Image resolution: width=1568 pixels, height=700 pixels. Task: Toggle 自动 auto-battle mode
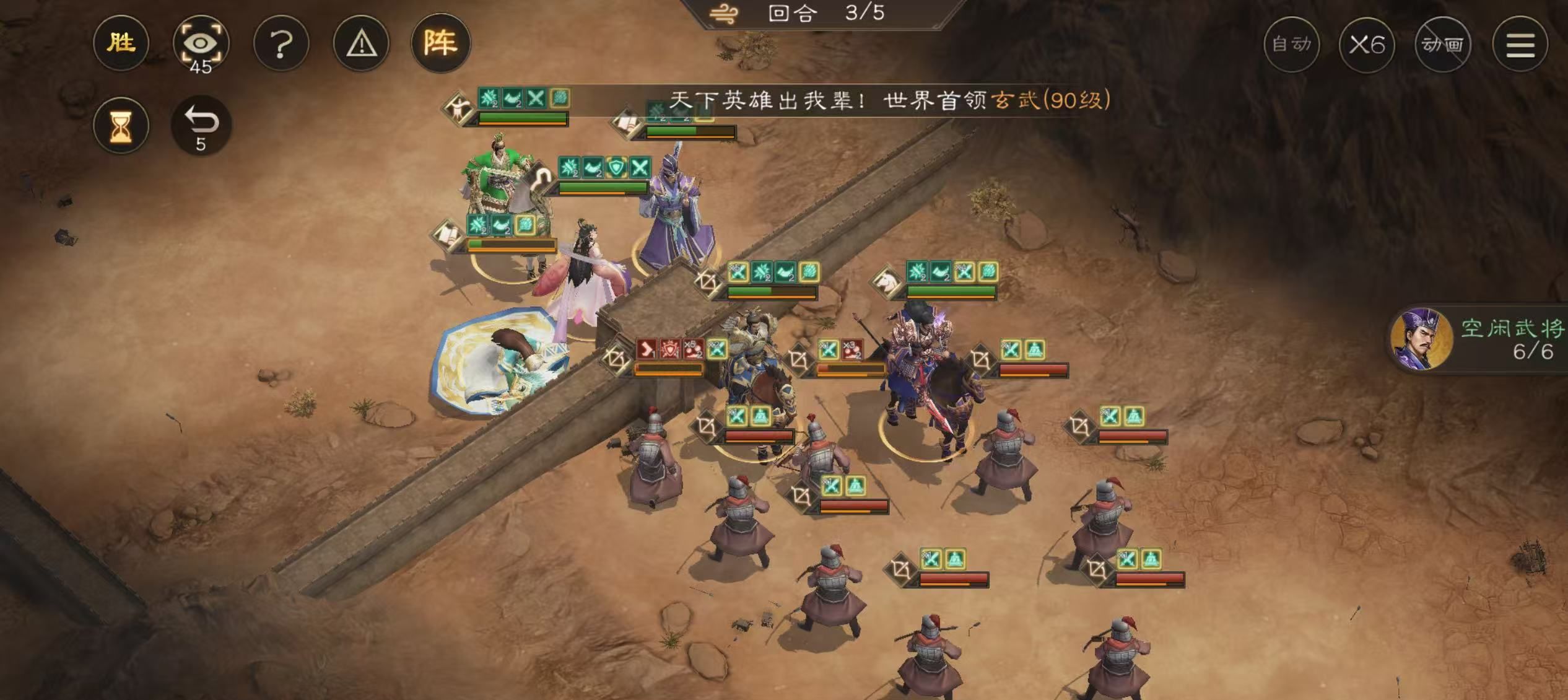tap(1292, 45)
